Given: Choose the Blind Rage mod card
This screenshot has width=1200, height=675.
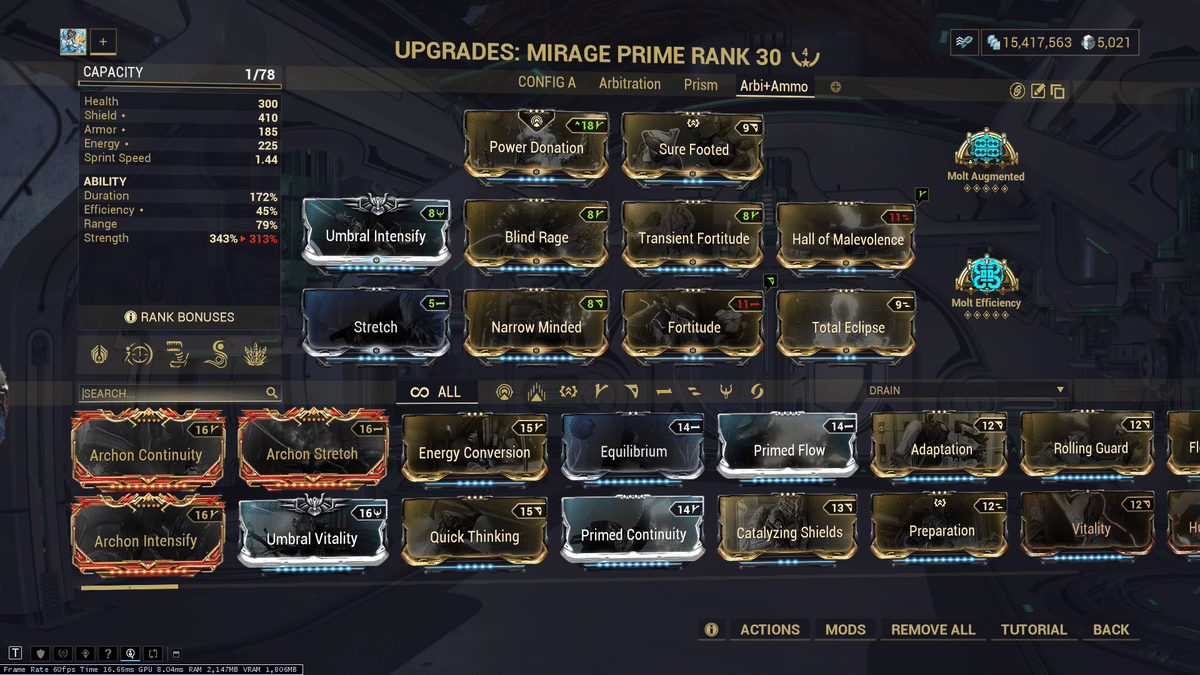Looking at the screenshot, I should point(536,238).
